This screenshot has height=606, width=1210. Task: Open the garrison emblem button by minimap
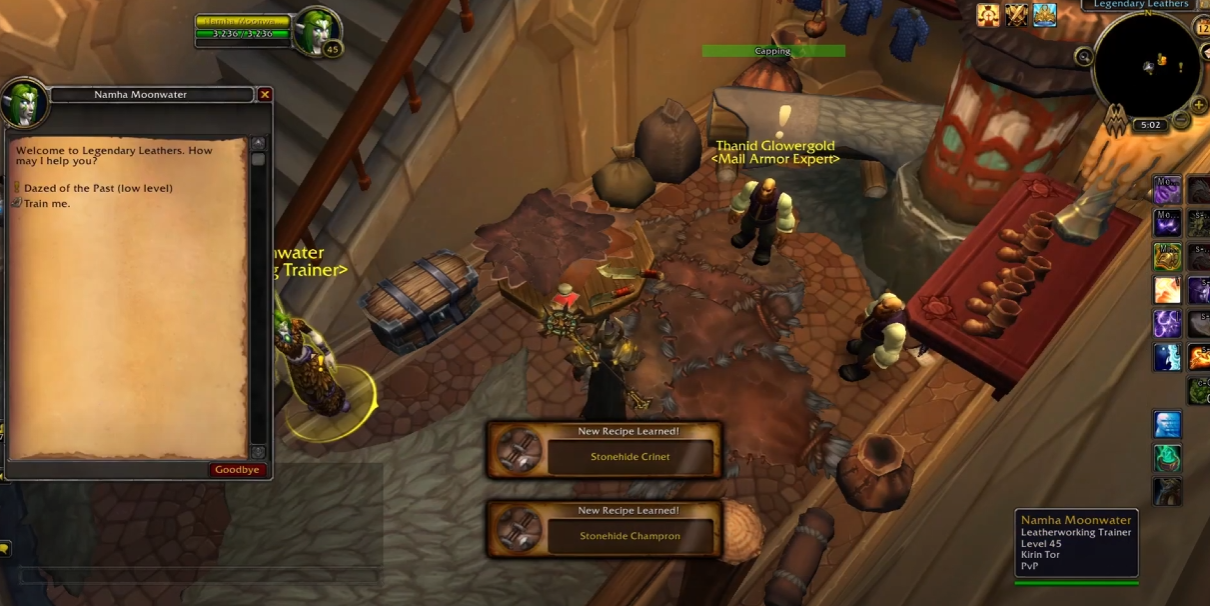coord(1117,121)
